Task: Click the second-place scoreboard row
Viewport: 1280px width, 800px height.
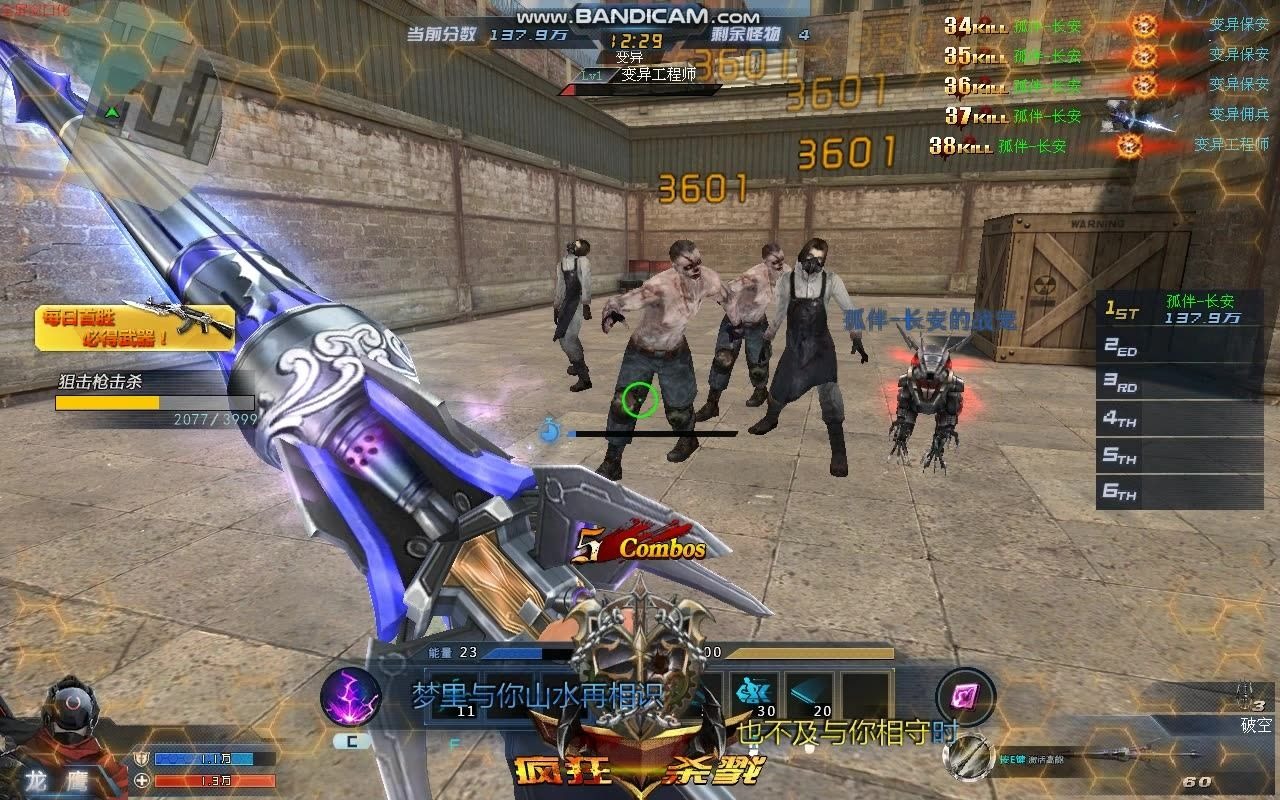Action: (1179, 347)
